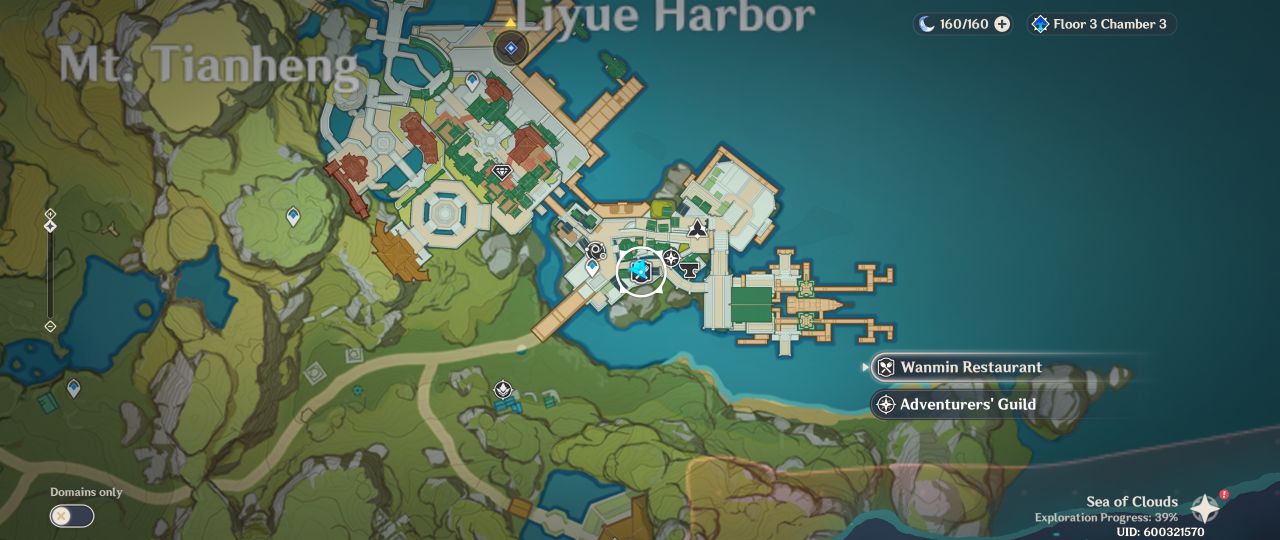Click the Adventurers' Guild compass marker on map
1280x540 pixels.
pyautogui.click(x=672, y=258)
